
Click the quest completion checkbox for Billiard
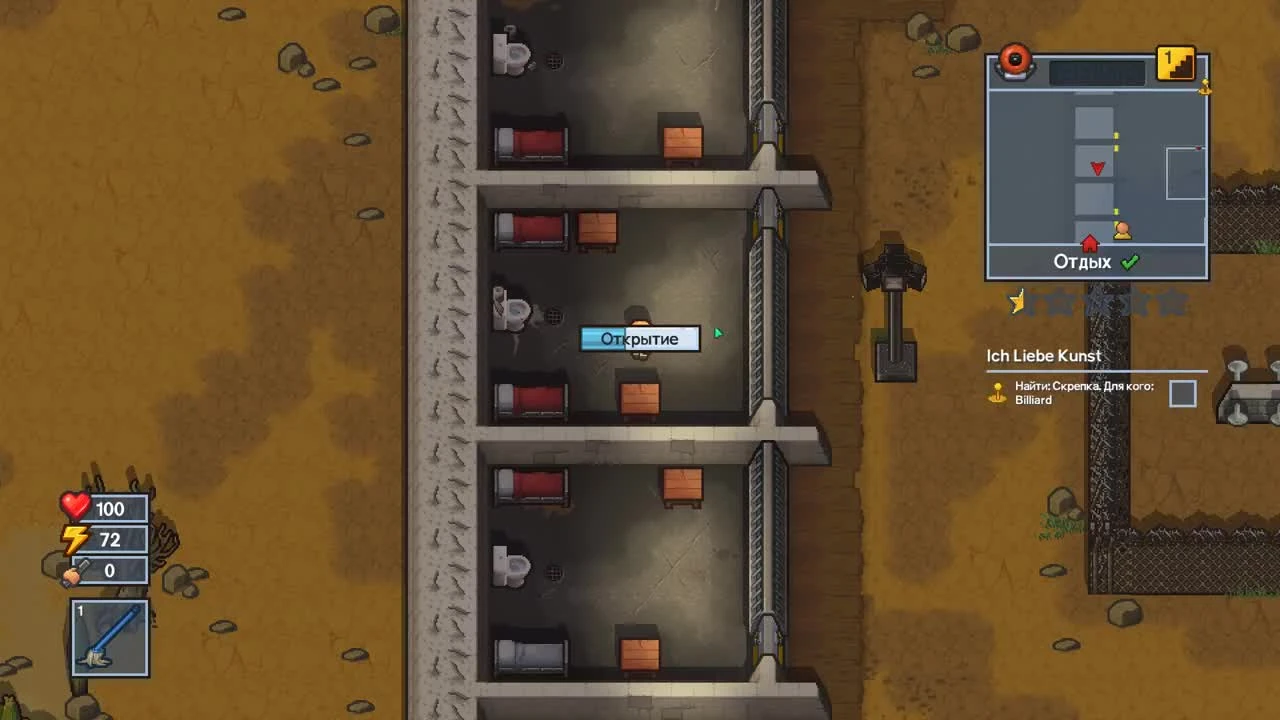click(1182, 393)
